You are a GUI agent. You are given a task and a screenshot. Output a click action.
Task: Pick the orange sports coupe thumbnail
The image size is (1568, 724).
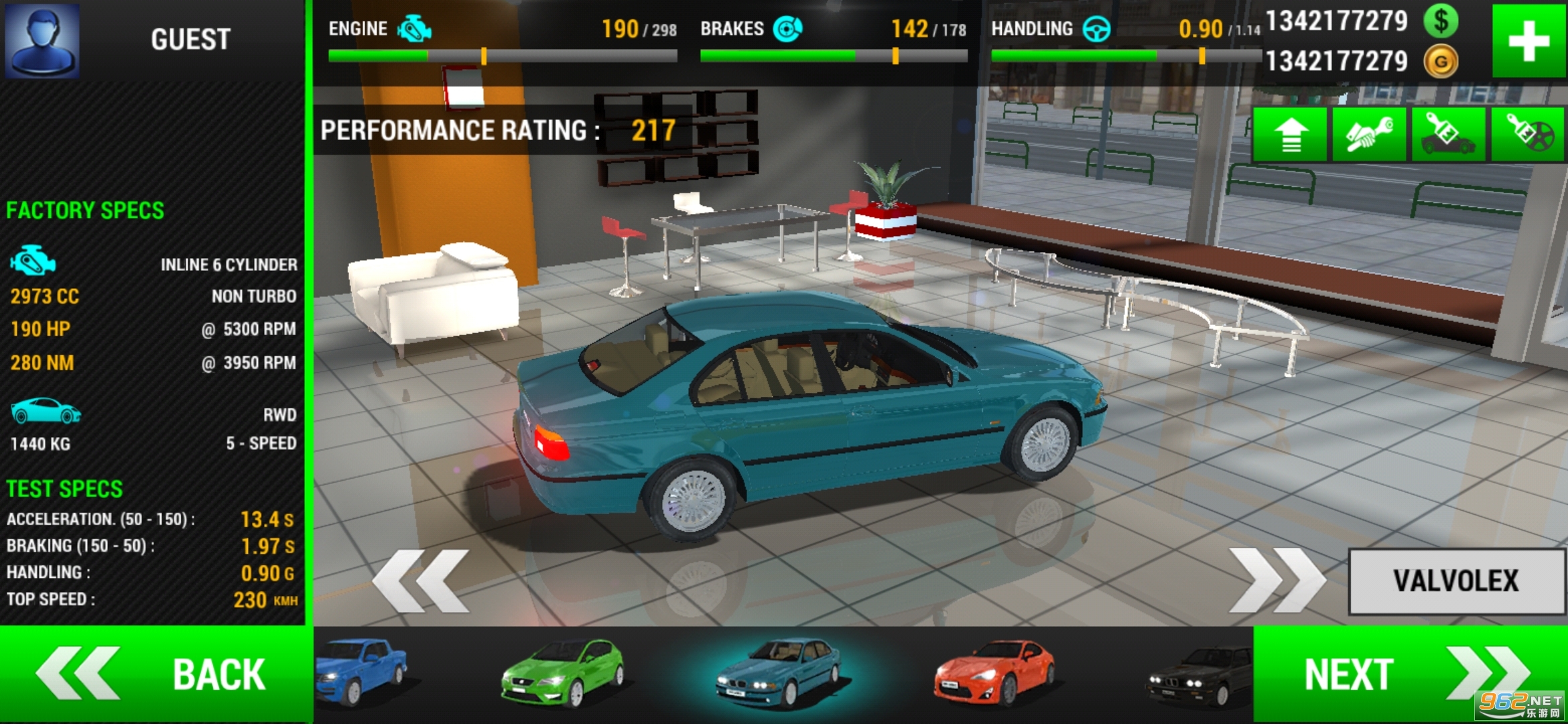click(x=994, y=672)
